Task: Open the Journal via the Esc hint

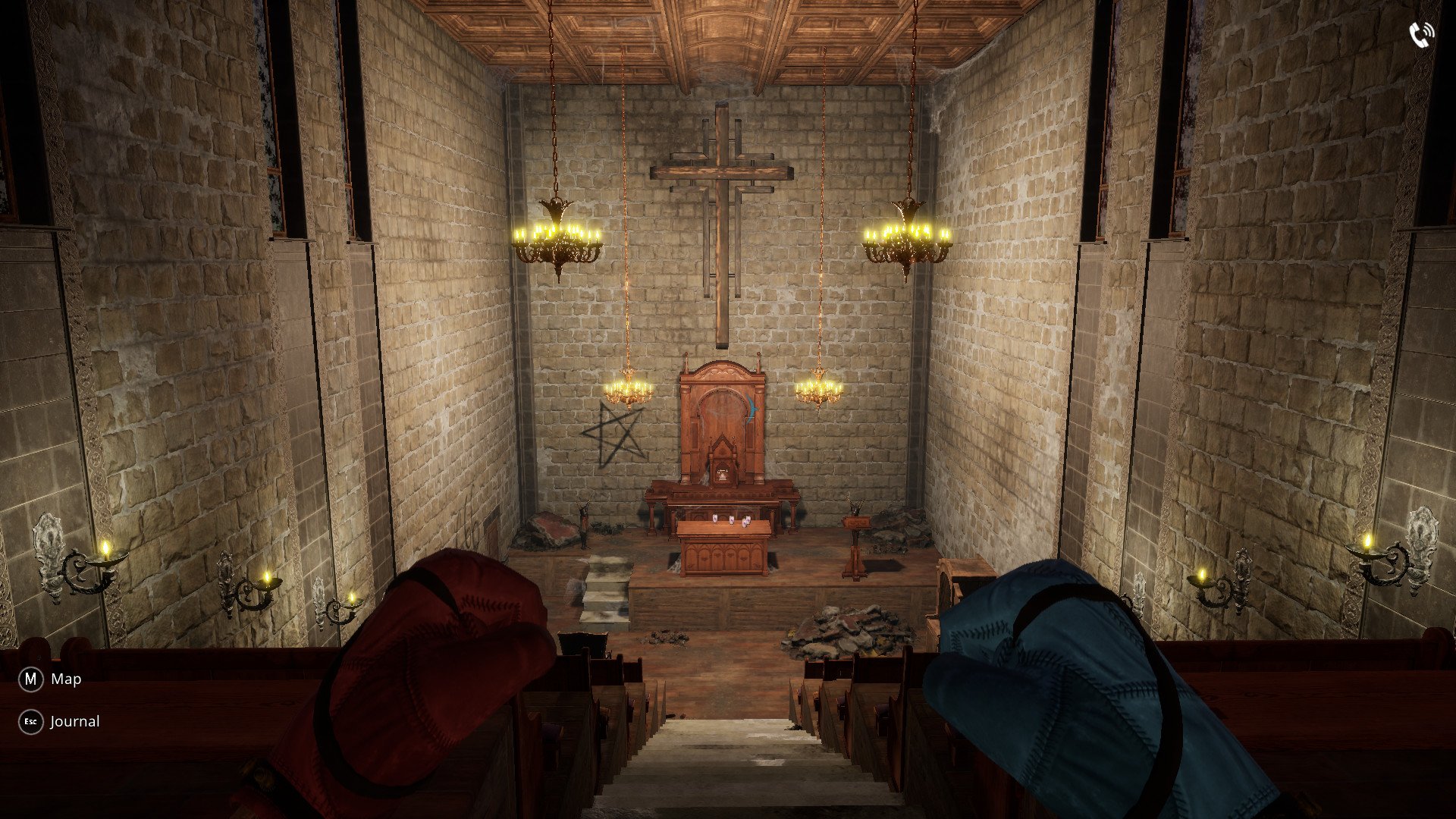Action: (x=74, y=721)
